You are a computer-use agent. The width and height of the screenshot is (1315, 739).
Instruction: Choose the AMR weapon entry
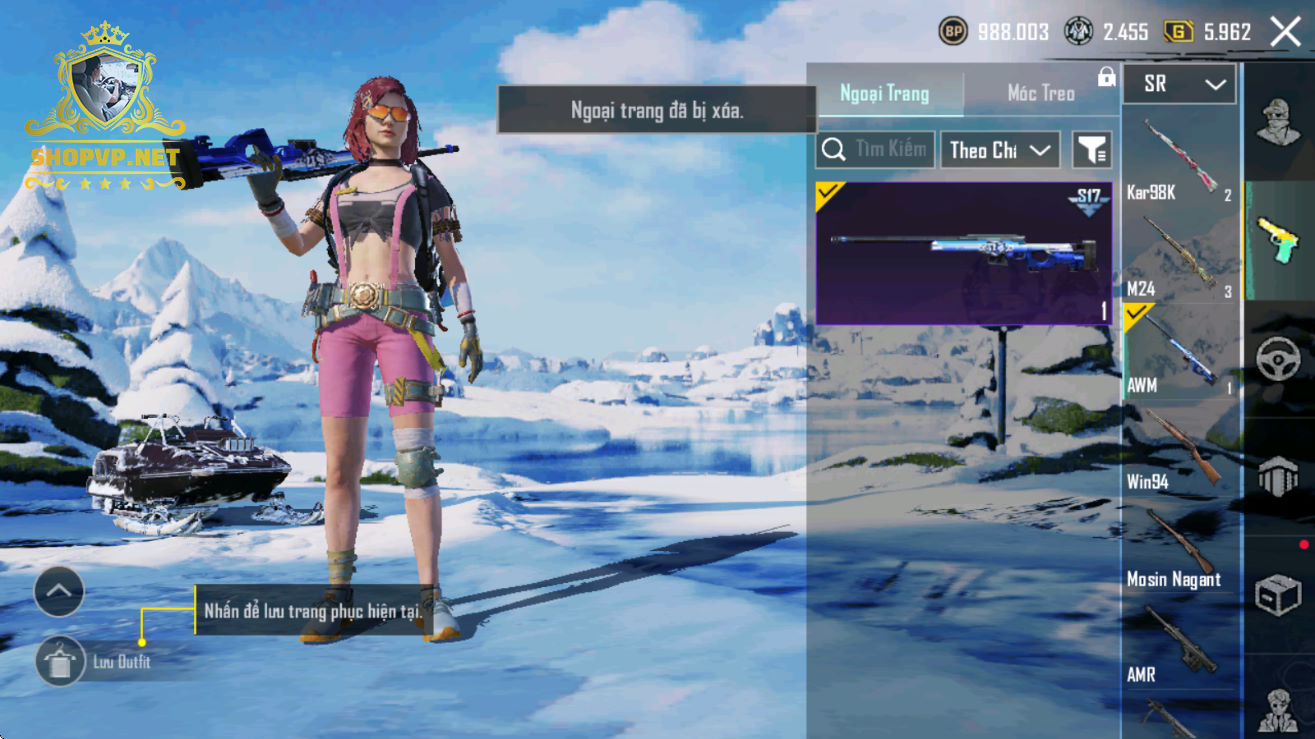pyautogui.click(x=1181, y=643)
